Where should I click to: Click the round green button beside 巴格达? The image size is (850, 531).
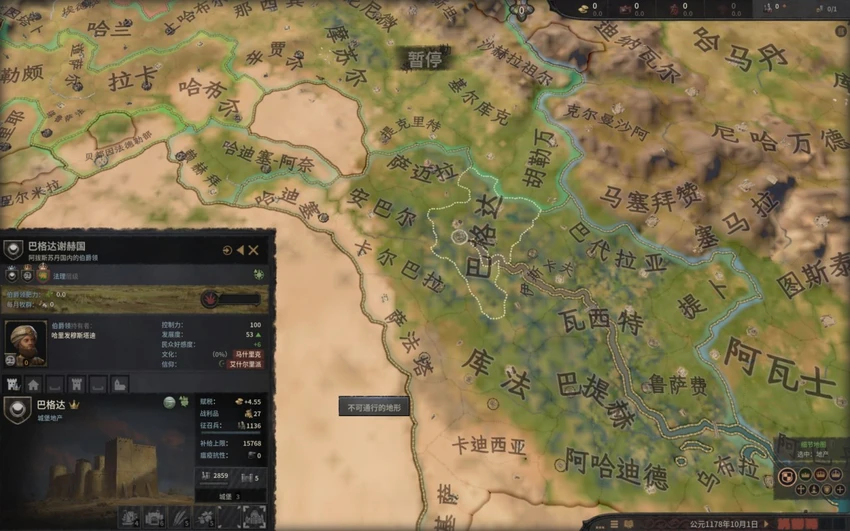coord(171,402)
